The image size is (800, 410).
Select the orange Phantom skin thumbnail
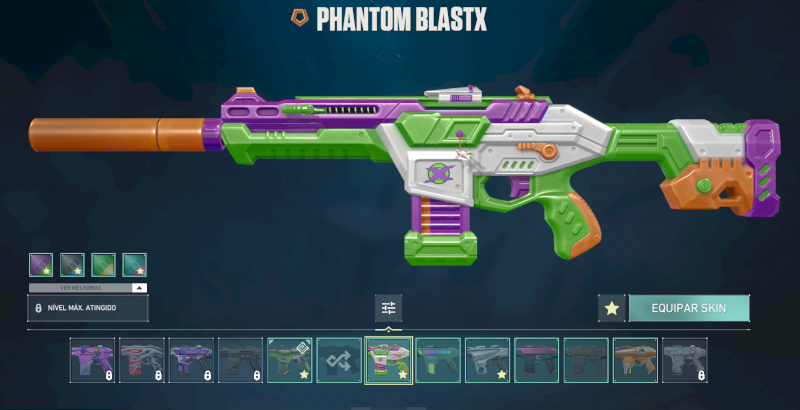click(x=634, y=360)
